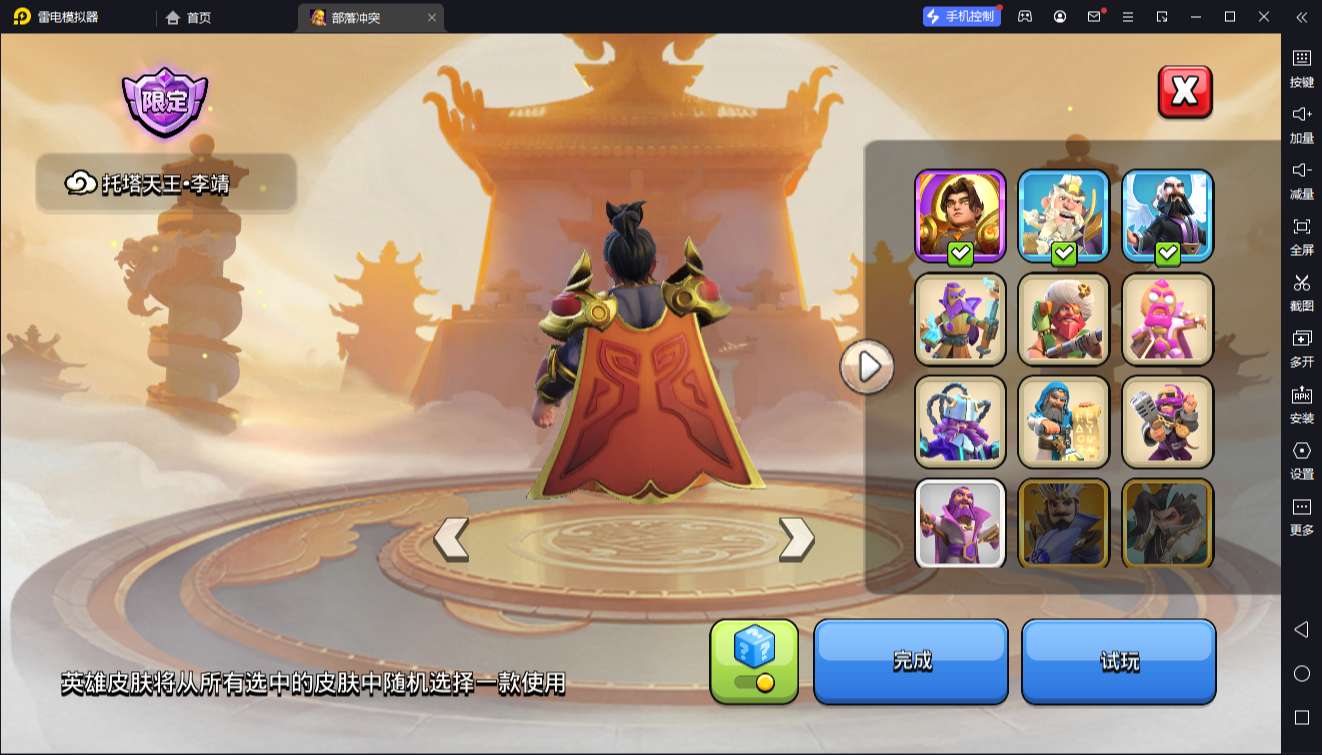Select the red-bearded turban warden skin
Image resolution: width=1322 pixels, height=755 pixels.
[1064, 319]
